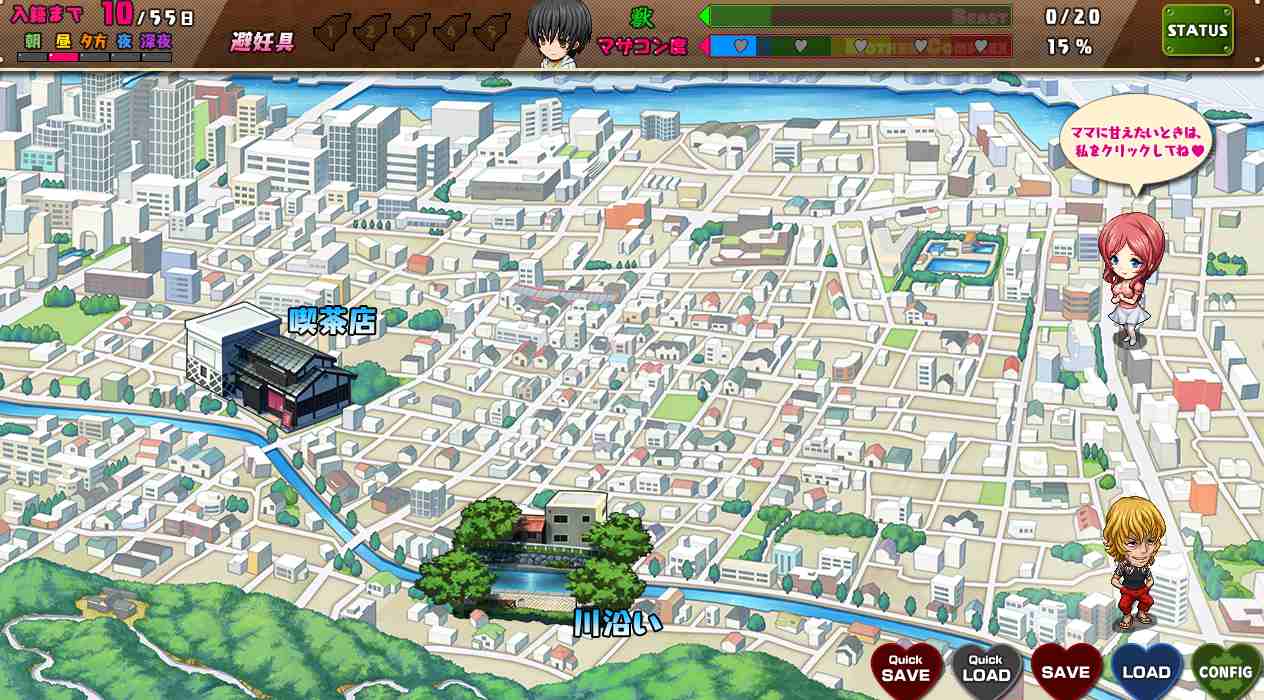This screenshot has height=700, width=1264.
Task: Open the LOAD menu
Action: click(x=1146, y=671)
